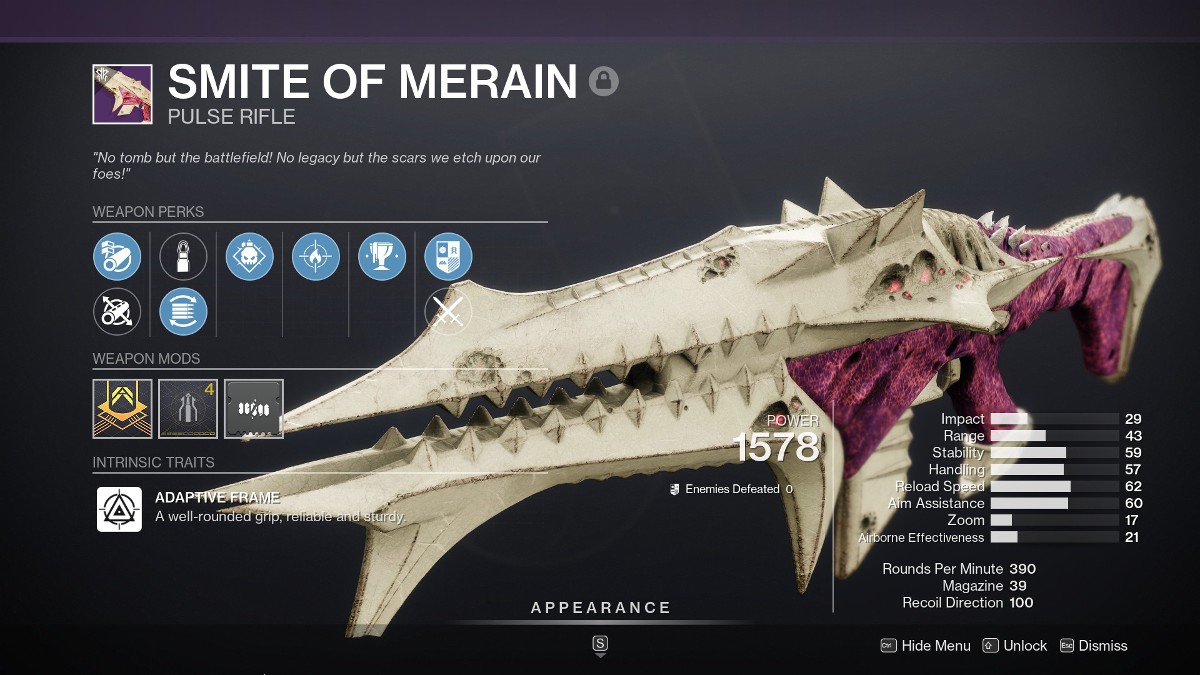Click the Smite of Merain weapon thumbnail

[x=122, y=94]
